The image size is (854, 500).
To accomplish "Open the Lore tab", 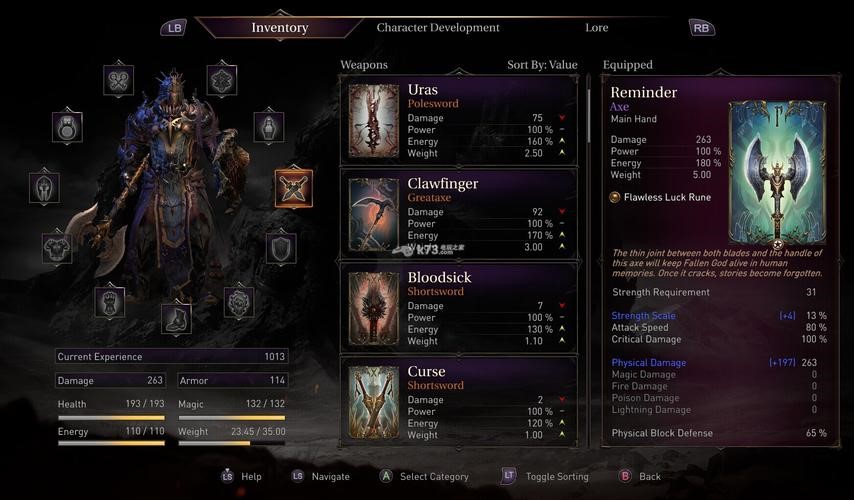I will pyautogui.click(x=597, y=27).
